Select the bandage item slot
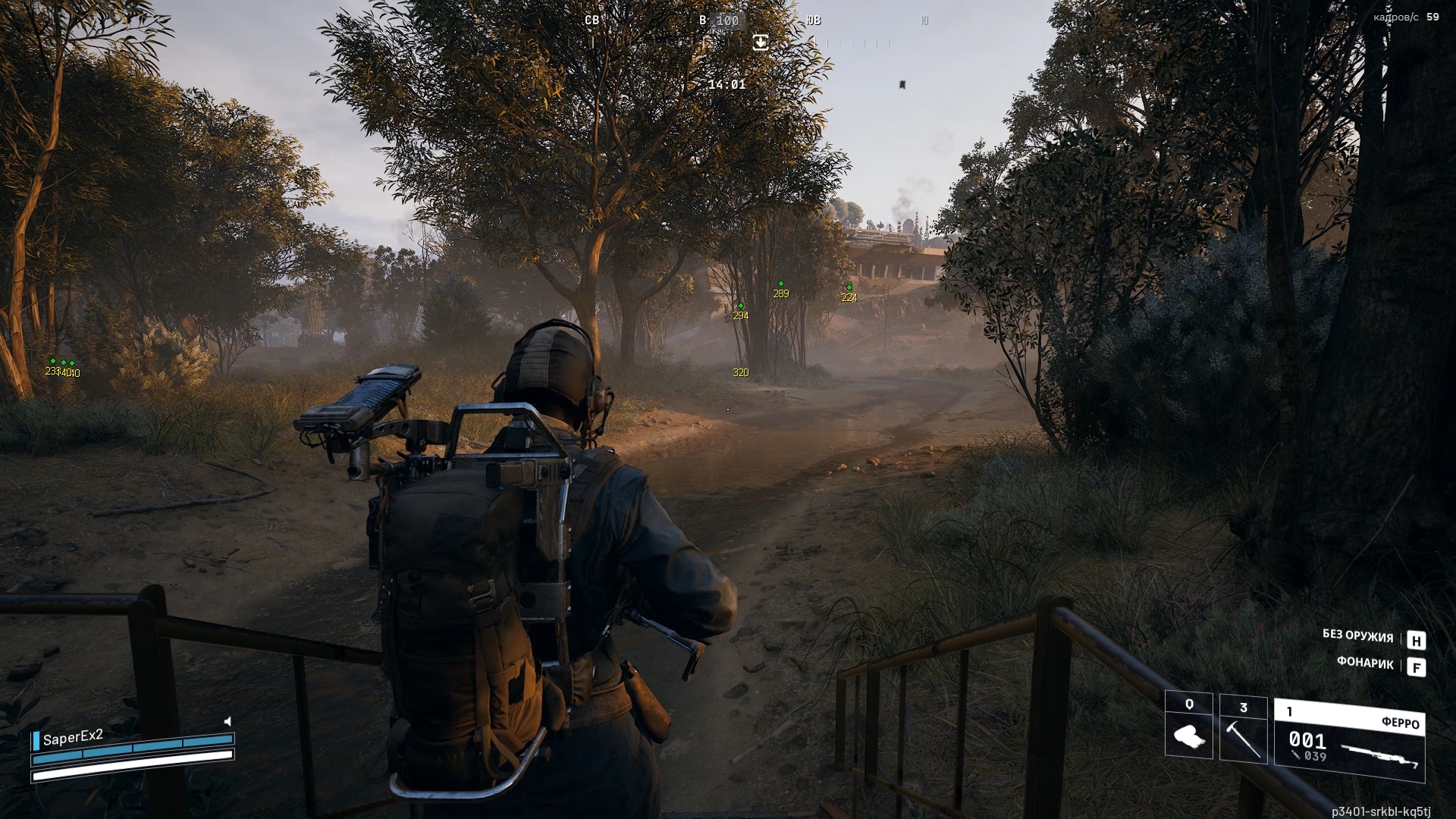 (1188, 726)
